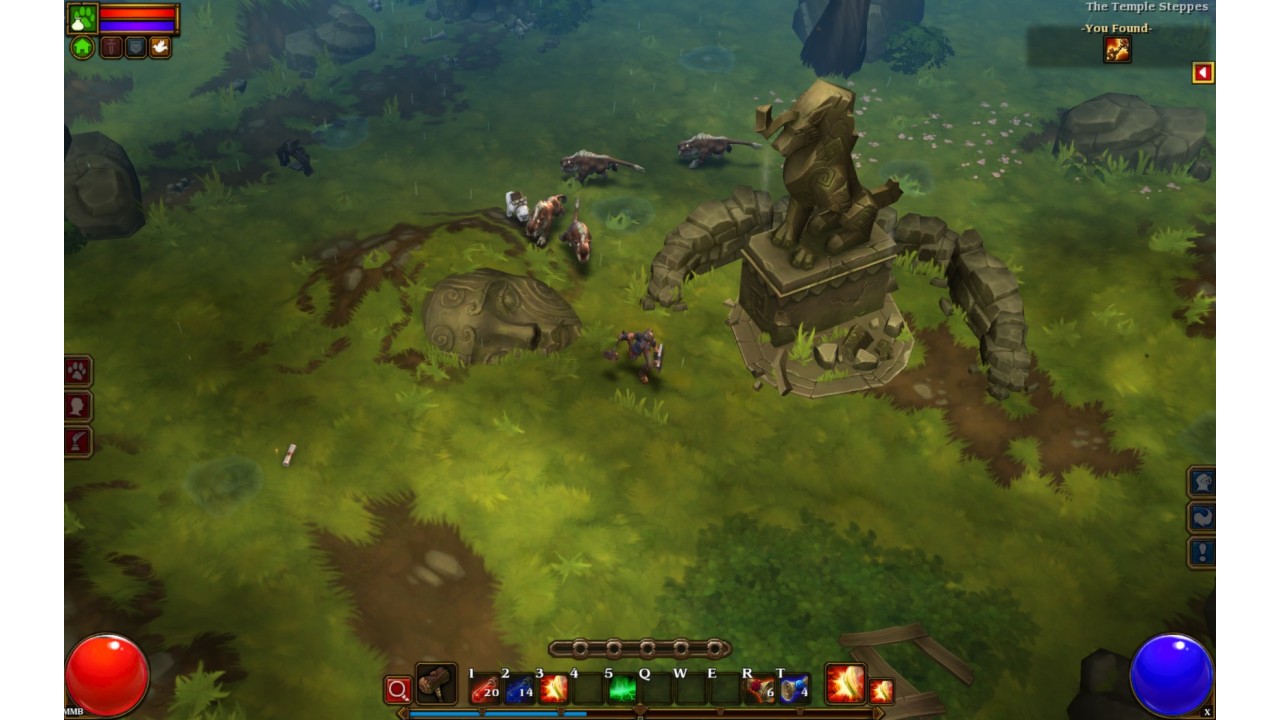Set the pet to the shield stance
Image resolution: width=1280 pixels, height=720 pixels.
pos(135,47)
